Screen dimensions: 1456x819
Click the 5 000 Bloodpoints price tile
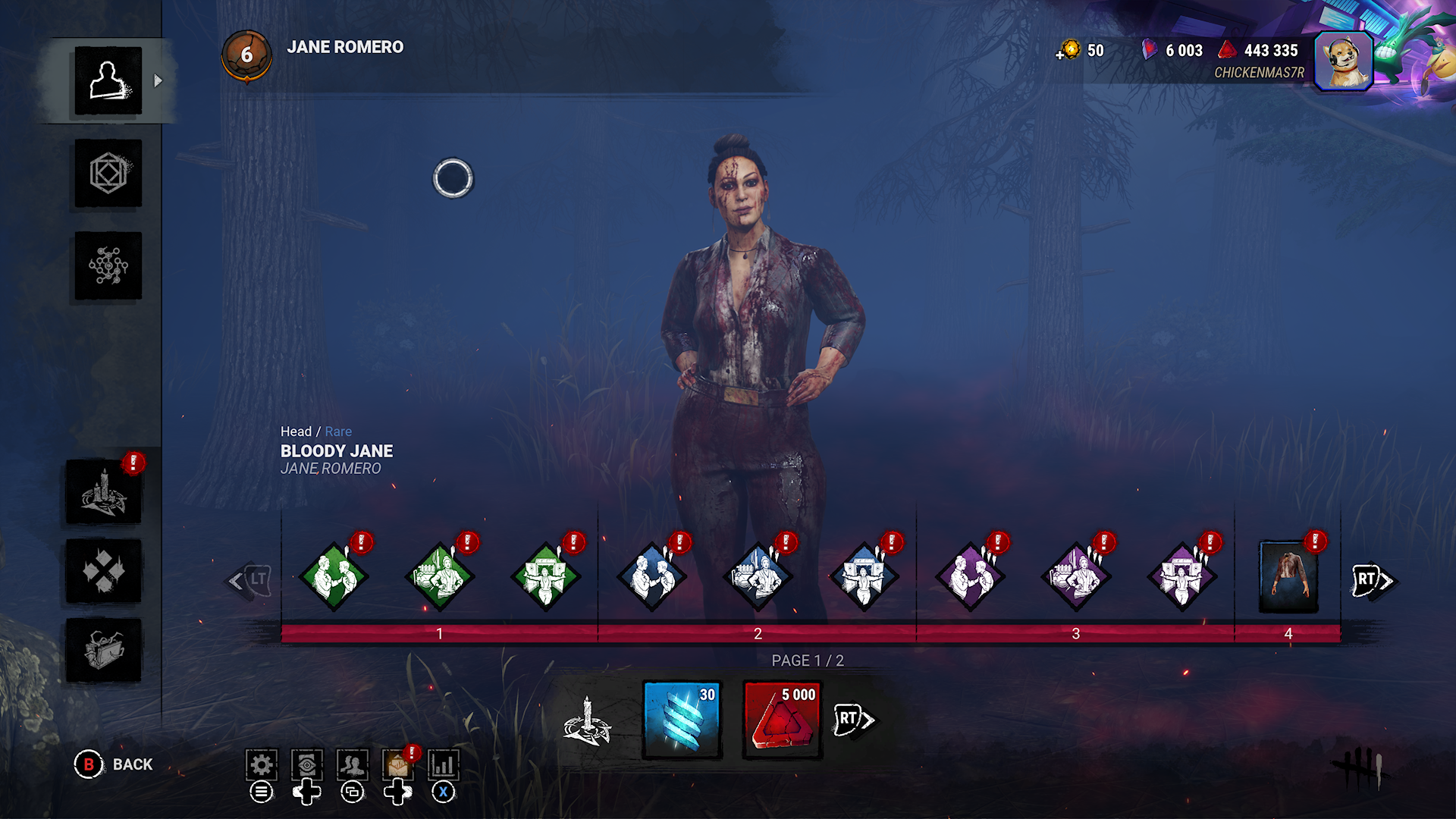[783, 720]
